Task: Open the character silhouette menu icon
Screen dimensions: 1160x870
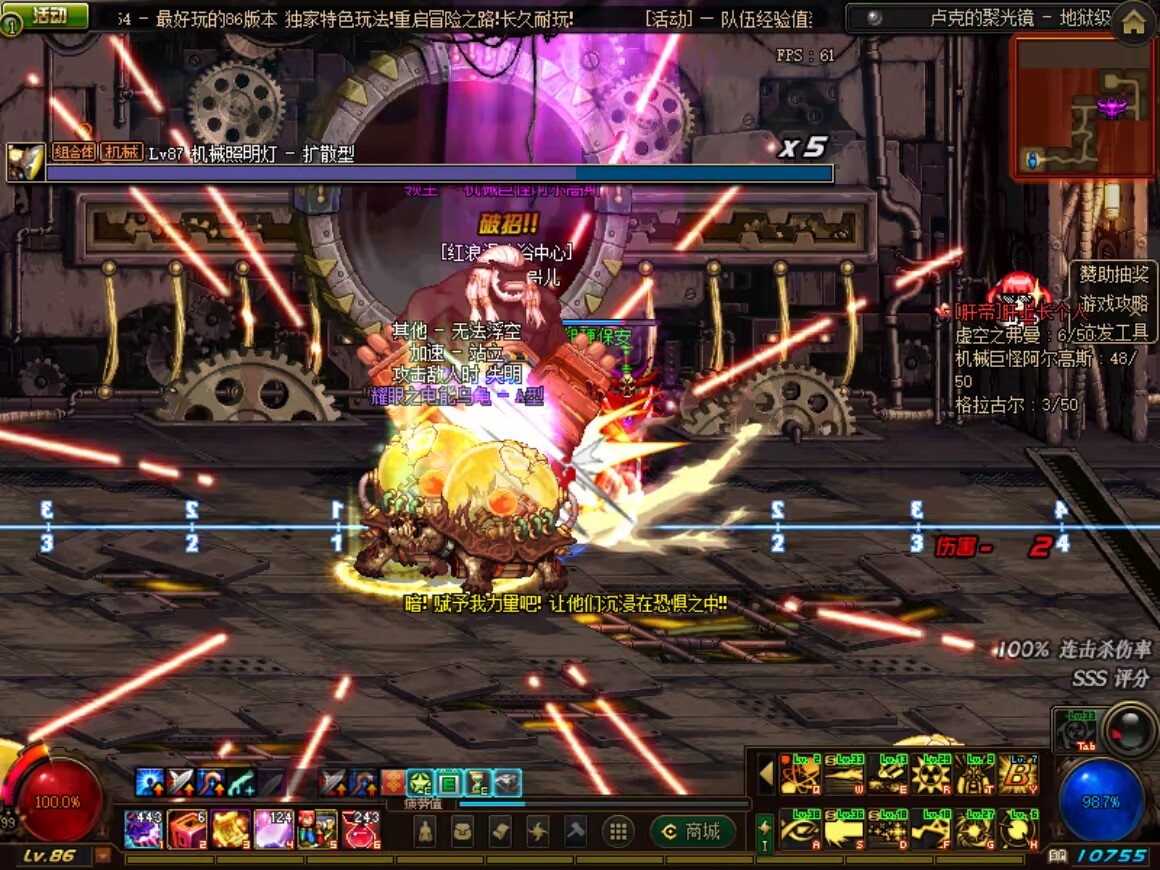Action: (x=425, y=831)
